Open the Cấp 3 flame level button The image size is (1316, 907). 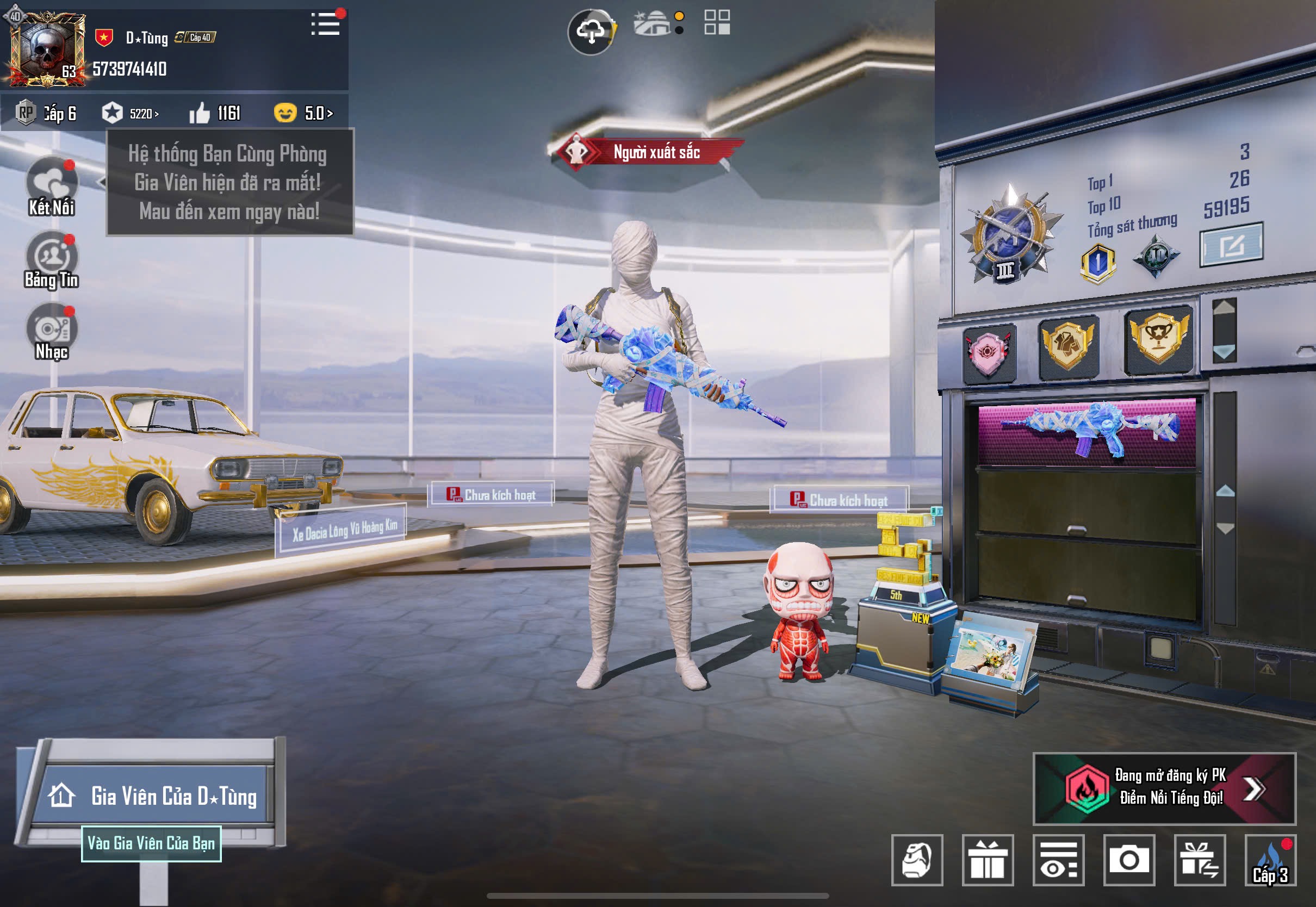pos(1270,860)
